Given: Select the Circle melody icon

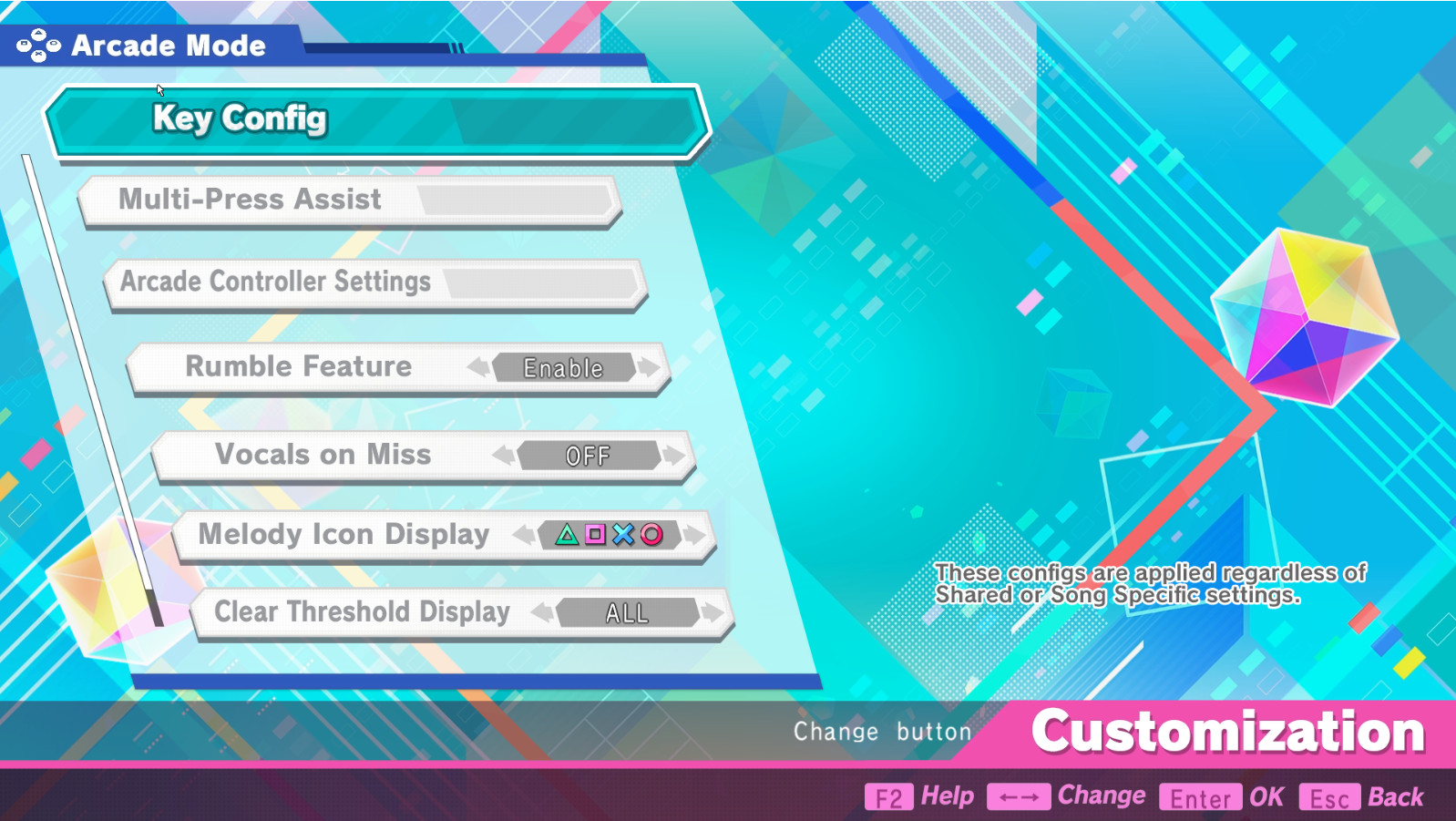Looking at the screenshot, I should [651, 533].
